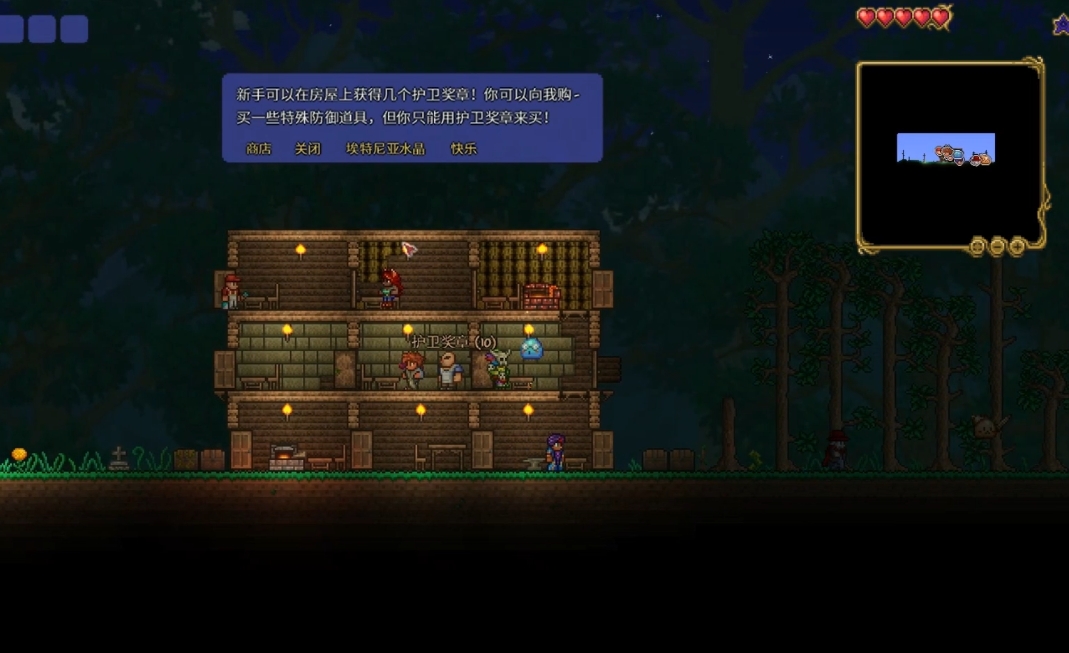The width and height of the screenshot is (1069, 653).
Task: Reset the minimap zoom with the crosshair button
Action: coord(977,246)
